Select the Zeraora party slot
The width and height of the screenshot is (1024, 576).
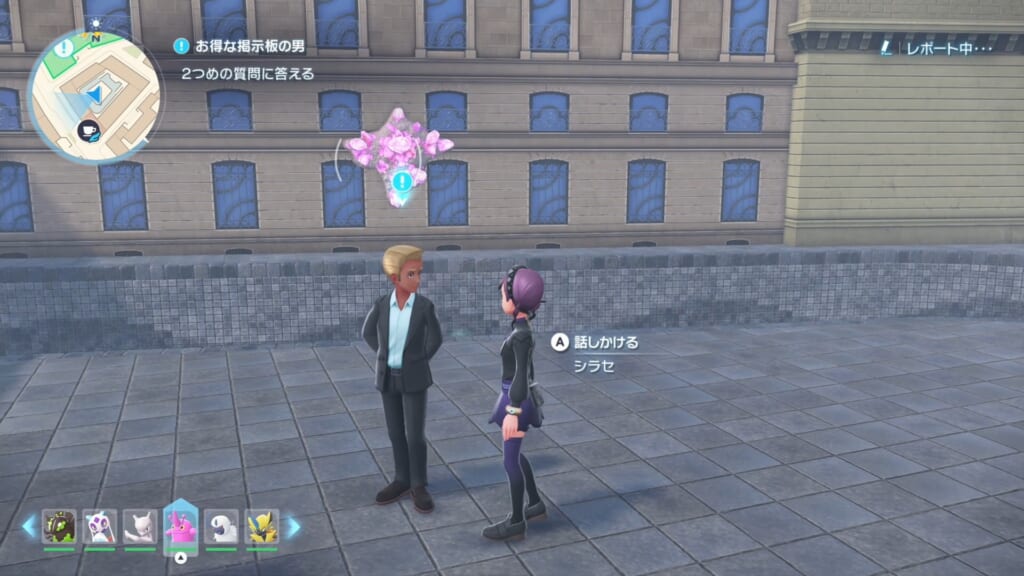tap(262, 526)
